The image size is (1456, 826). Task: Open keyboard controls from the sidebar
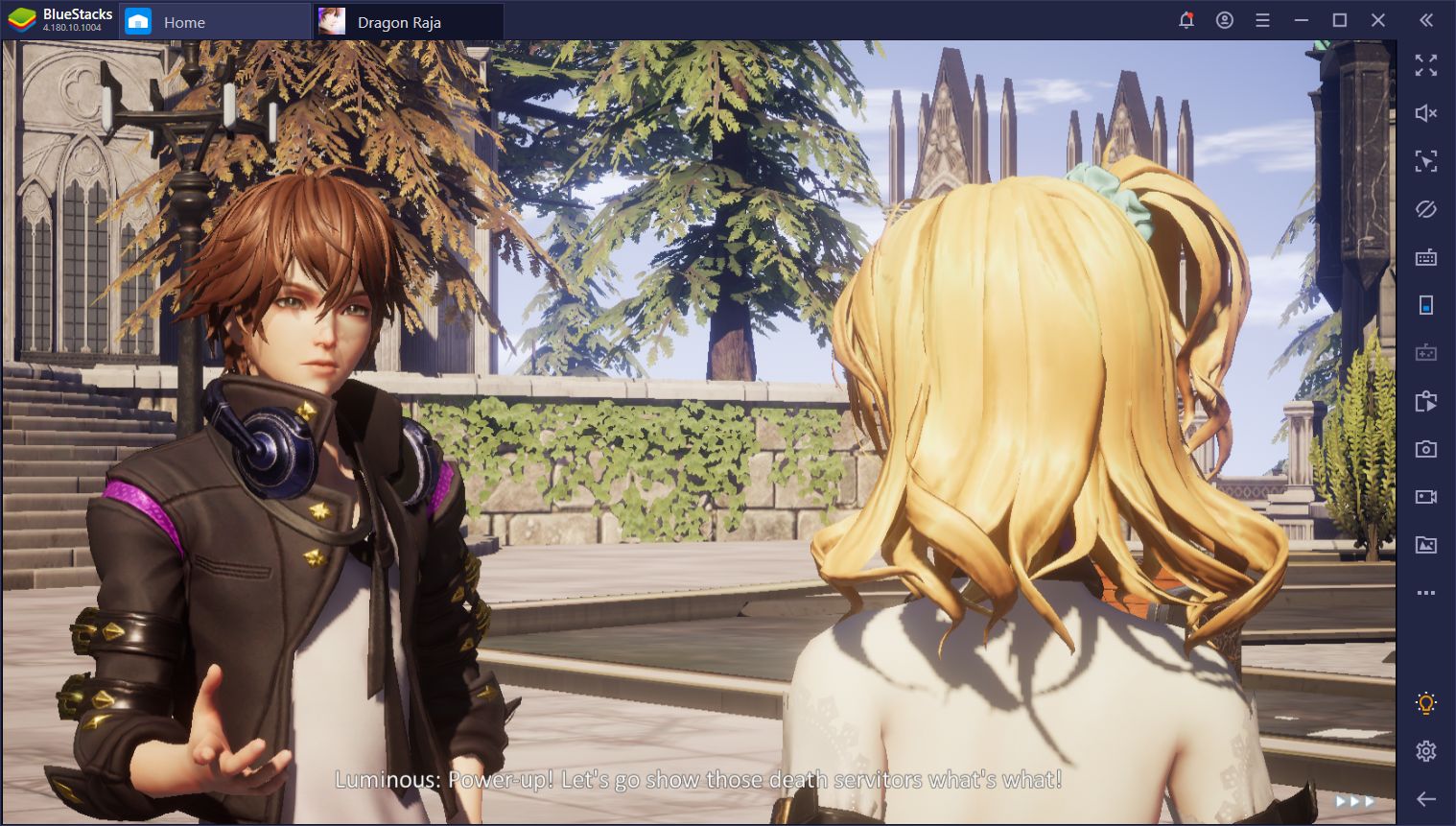(1426, 257)
